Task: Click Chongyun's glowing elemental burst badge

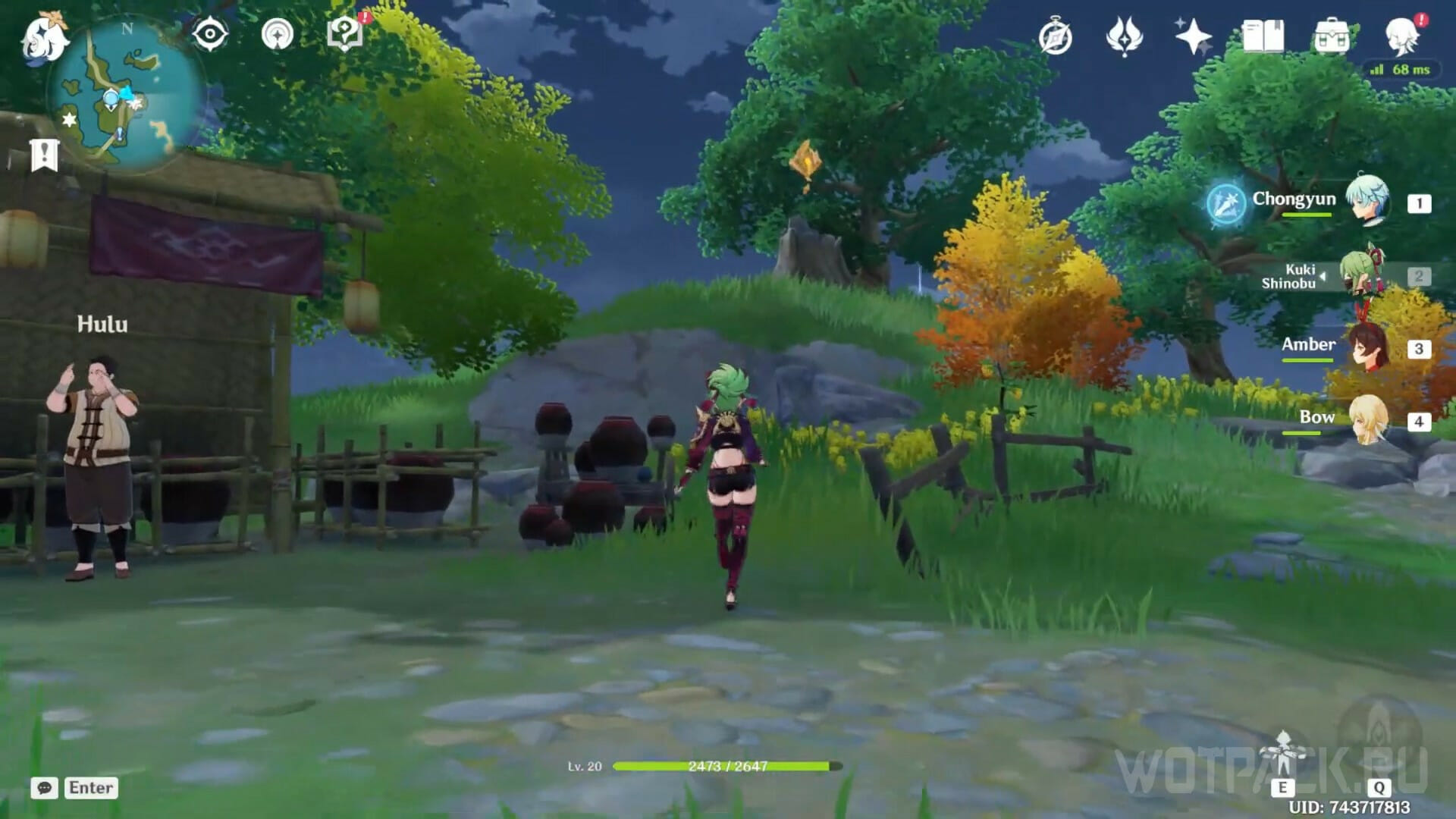Action: point(1226,203)
